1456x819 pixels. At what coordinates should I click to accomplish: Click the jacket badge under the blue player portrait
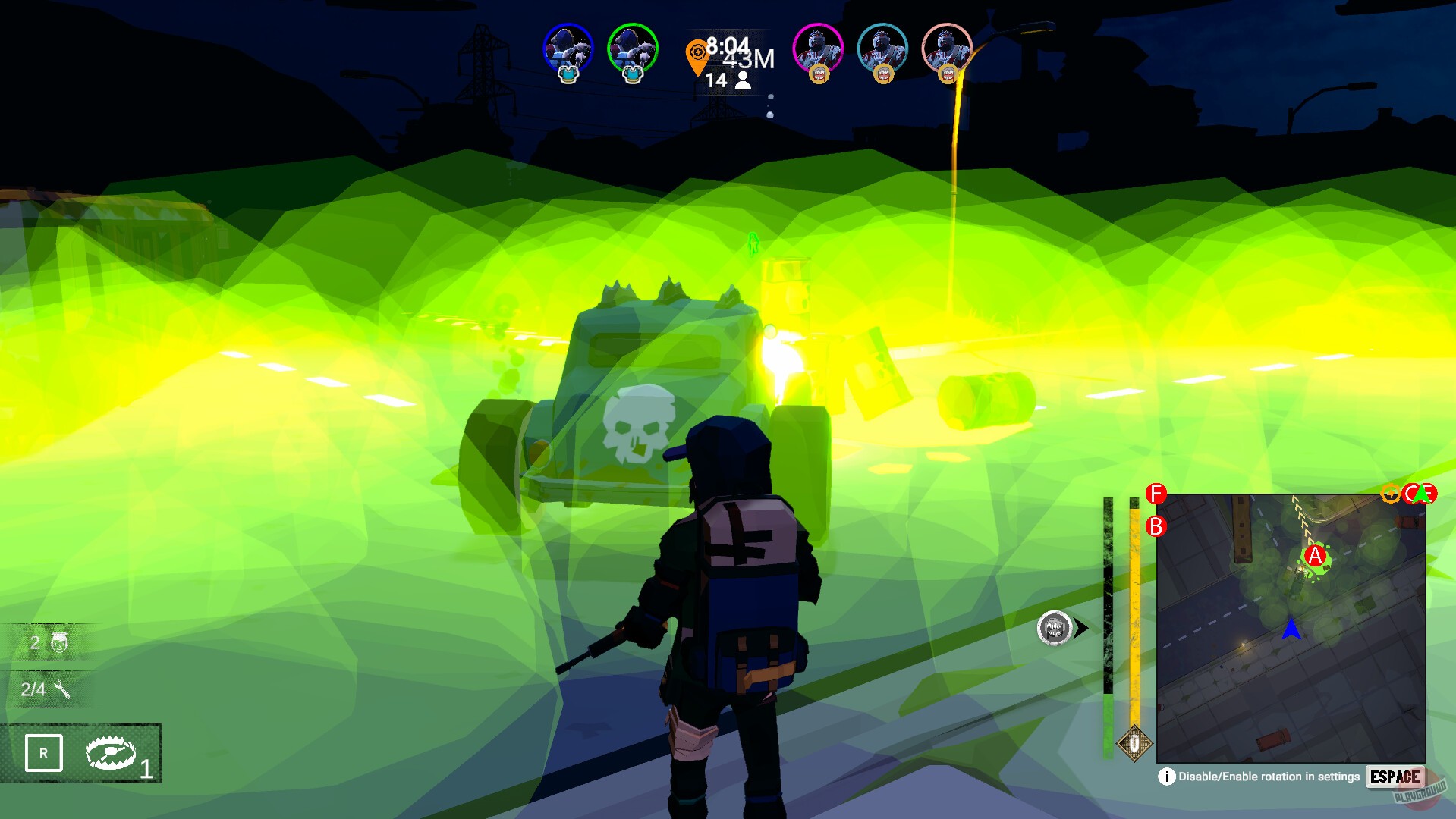pyautogui.click(x=568, y=75)
